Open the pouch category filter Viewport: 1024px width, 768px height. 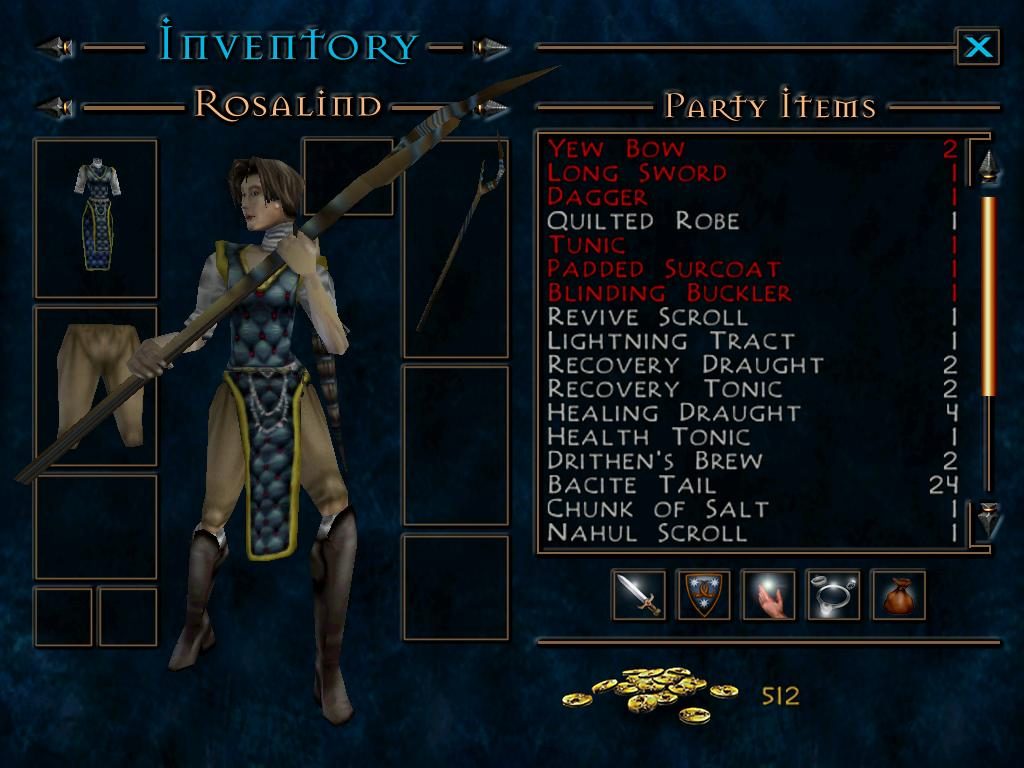pos(898,595)
